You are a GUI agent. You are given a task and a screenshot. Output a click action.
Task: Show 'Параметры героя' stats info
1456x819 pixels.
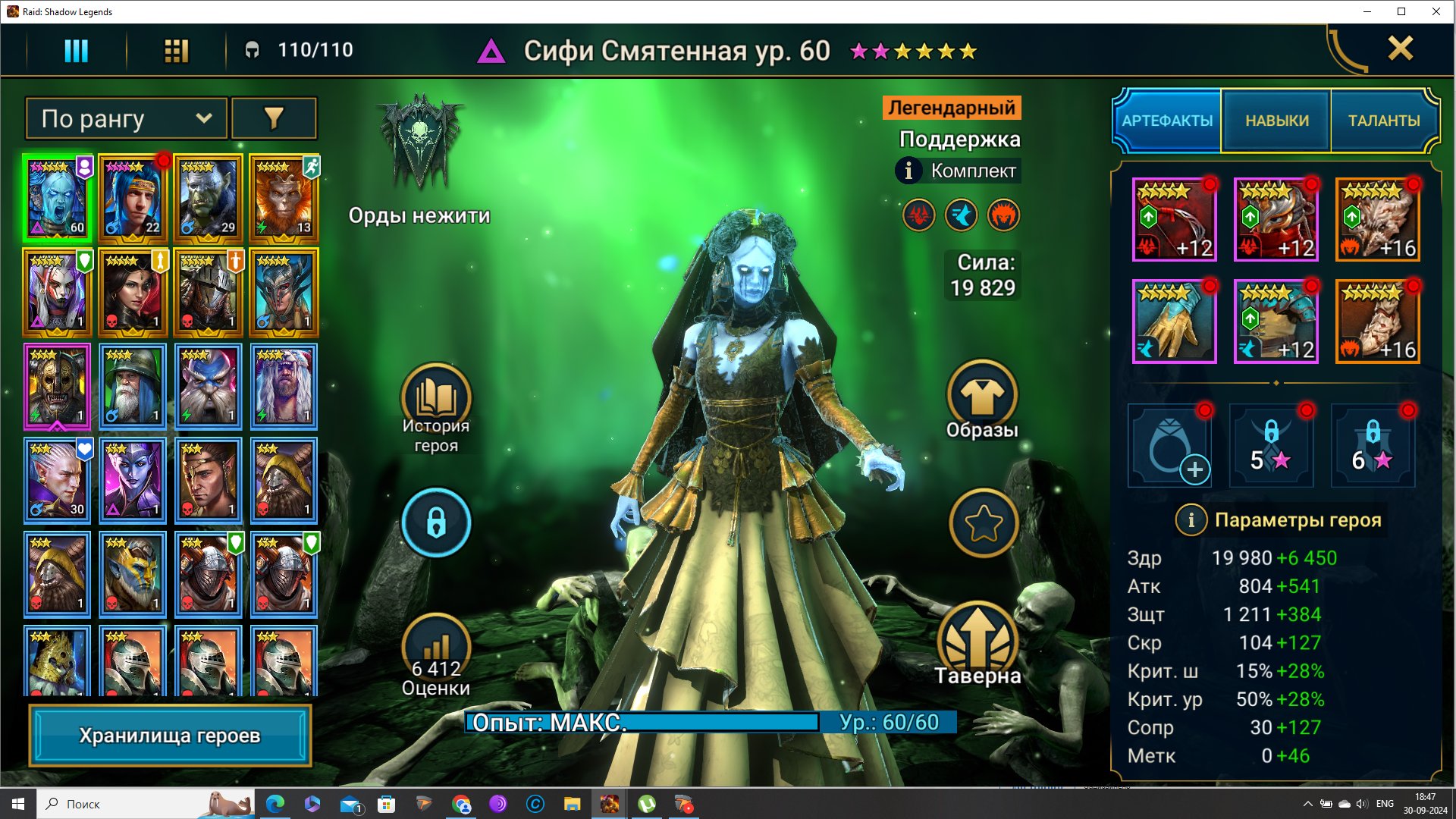tap(1191, 520)
